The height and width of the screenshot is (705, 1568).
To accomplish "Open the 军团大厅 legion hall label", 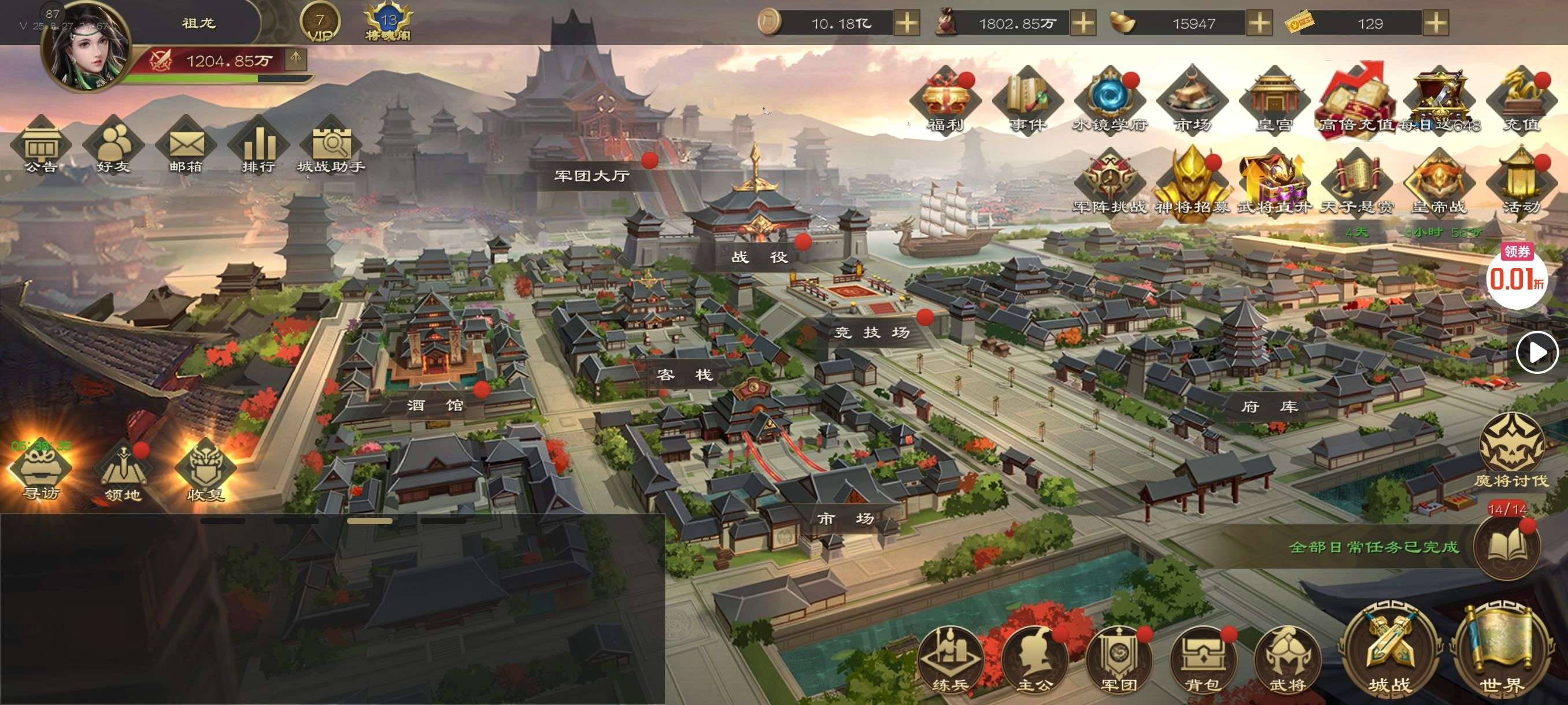I will pyautogui.click(x=591, y=176).
